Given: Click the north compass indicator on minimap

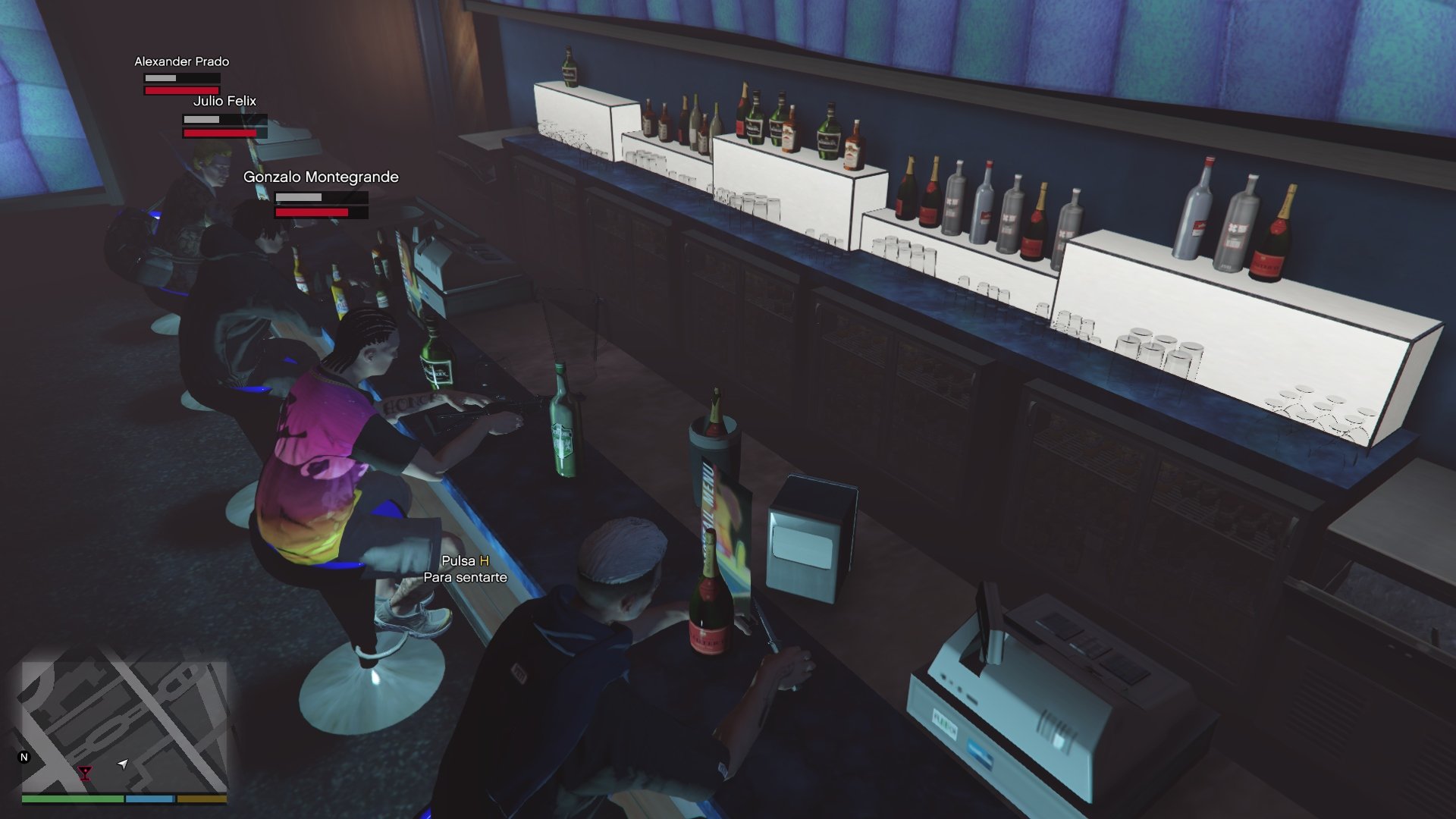Looking at the screenshot, I should click(24, 757).
